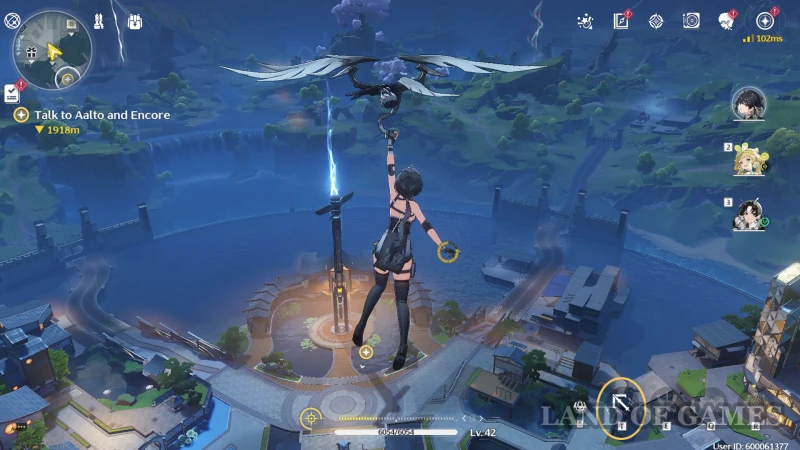Open the quest log checklist icon
This screenshot has width=800, height=450.
[x=11, y=93]
